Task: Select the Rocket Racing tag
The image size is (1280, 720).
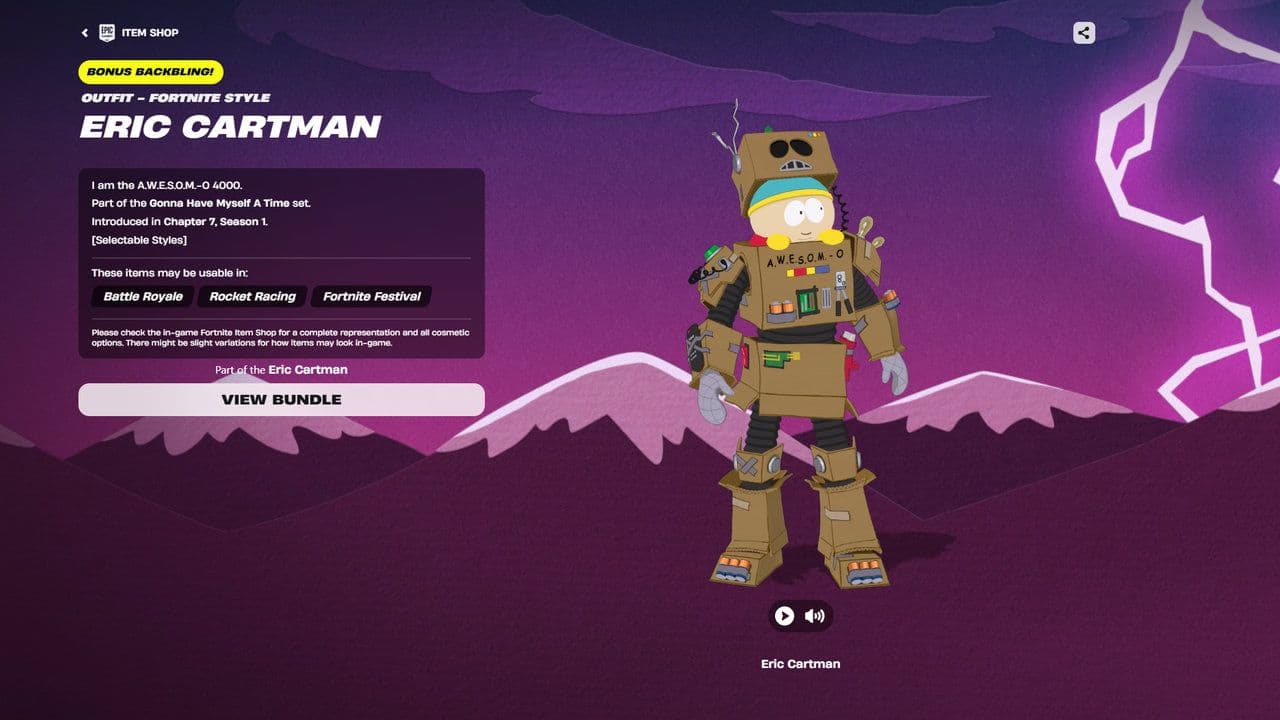Action: [251, 297]
